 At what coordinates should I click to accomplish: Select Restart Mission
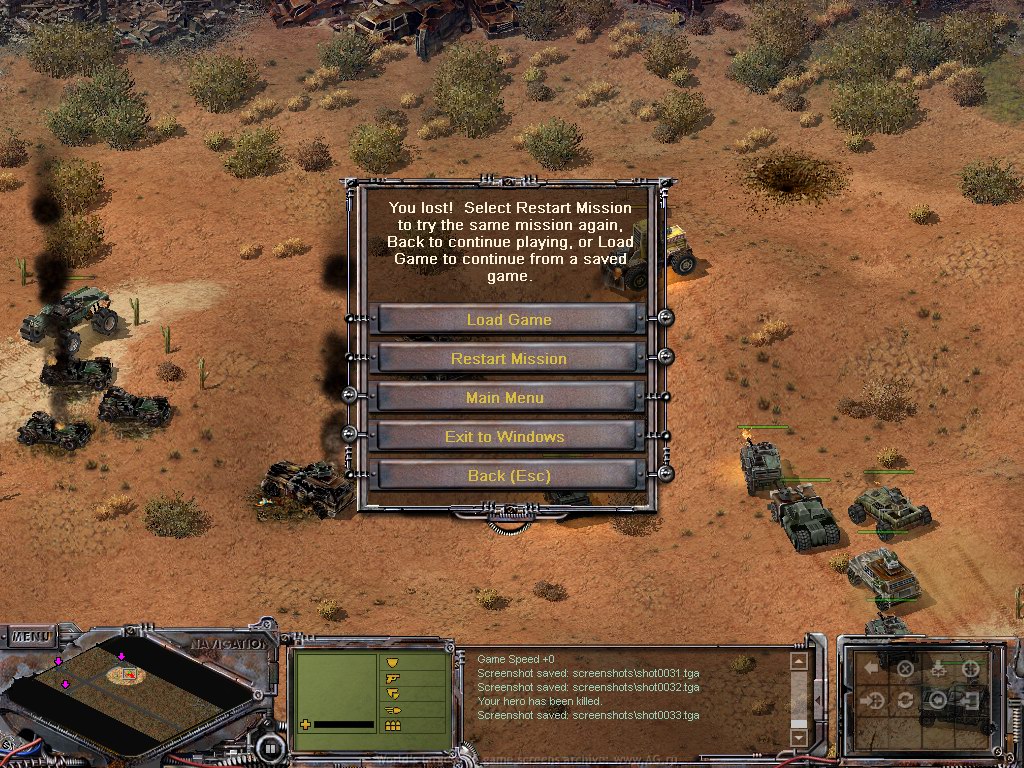pos(508,359)
